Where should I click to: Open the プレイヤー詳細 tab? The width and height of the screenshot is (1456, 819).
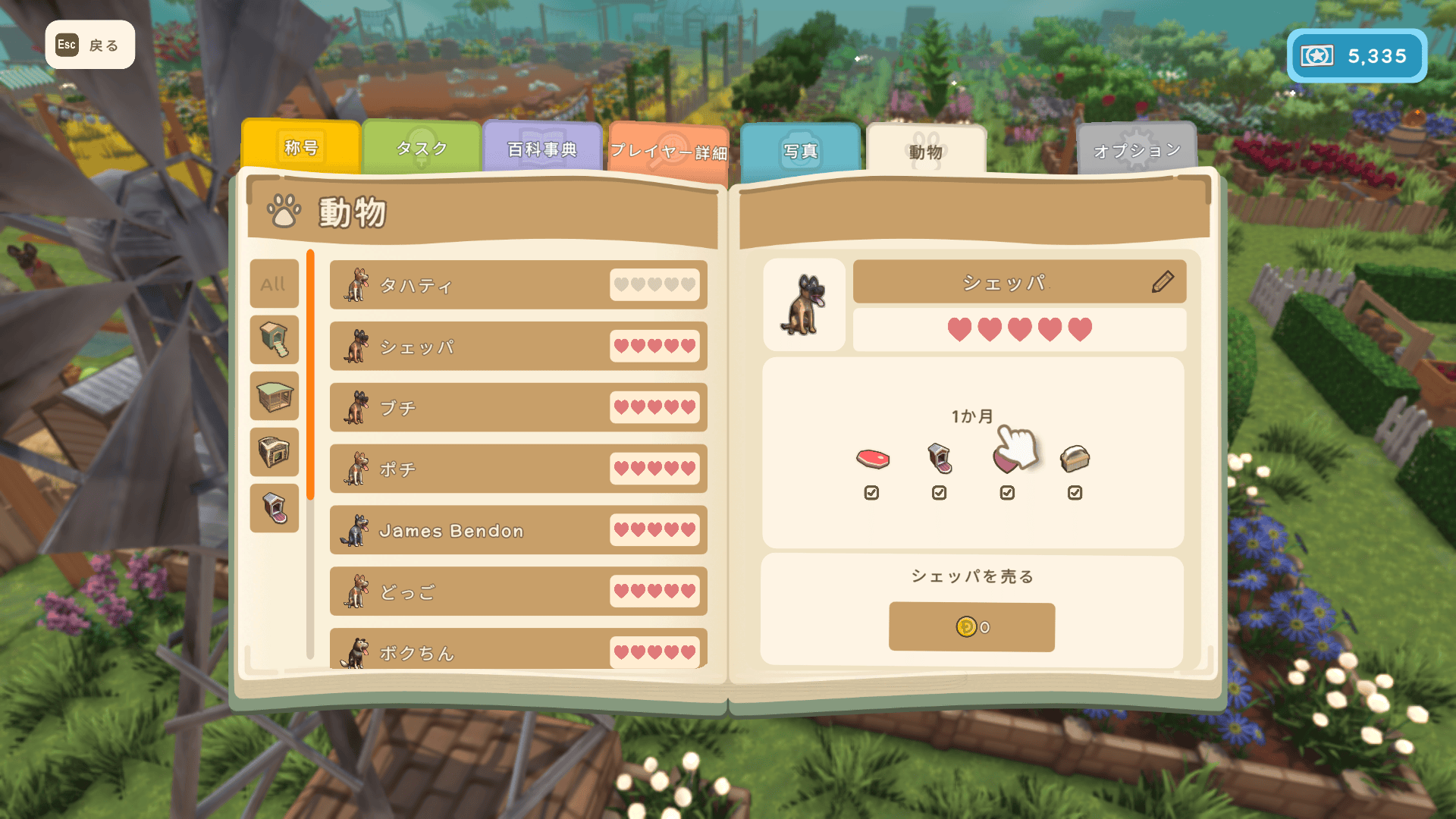(x=668, y=152)
